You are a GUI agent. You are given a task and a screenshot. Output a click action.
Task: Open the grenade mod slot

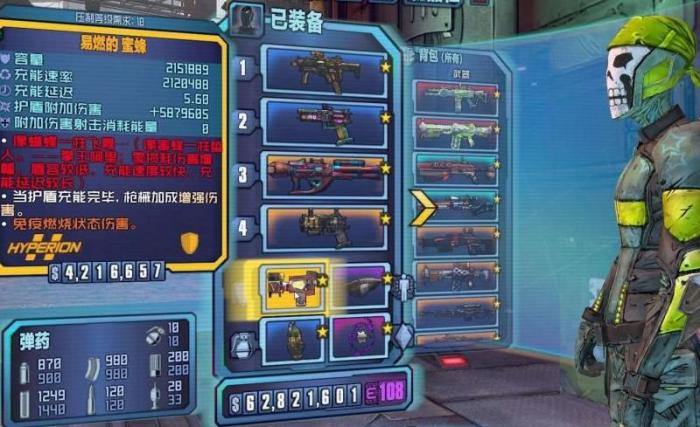pyautogui.click(x=293, y=338)
